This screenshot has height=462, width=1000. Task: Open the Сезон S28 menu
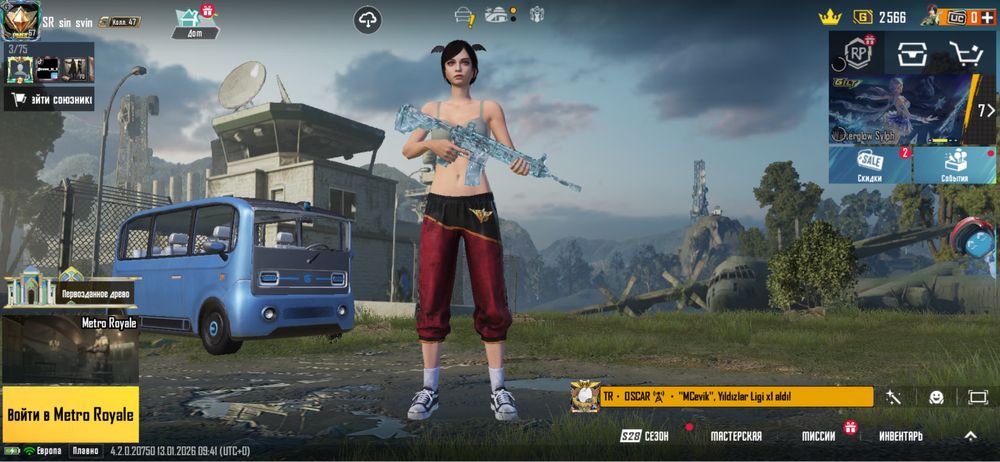click(645, 437)
